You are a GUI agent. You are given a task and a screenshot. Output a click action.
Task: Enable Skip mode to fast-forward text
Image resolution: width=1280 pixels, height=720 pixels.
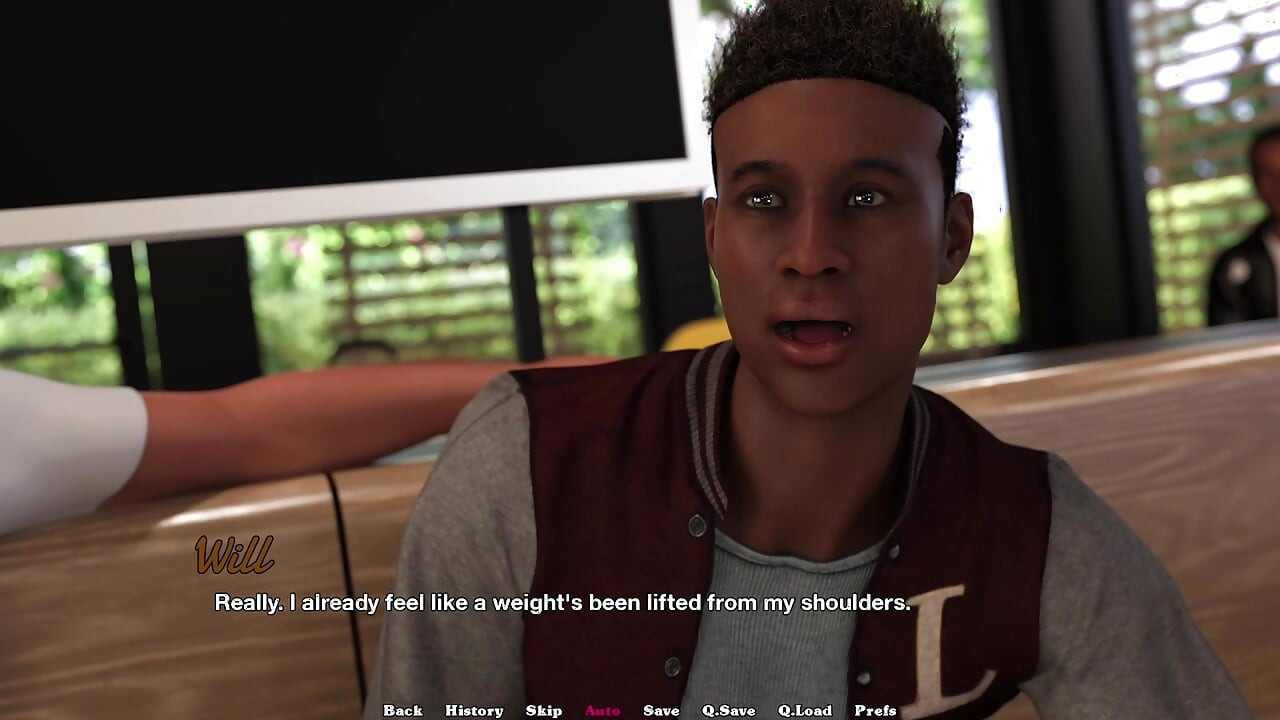(x=543, y=710)
